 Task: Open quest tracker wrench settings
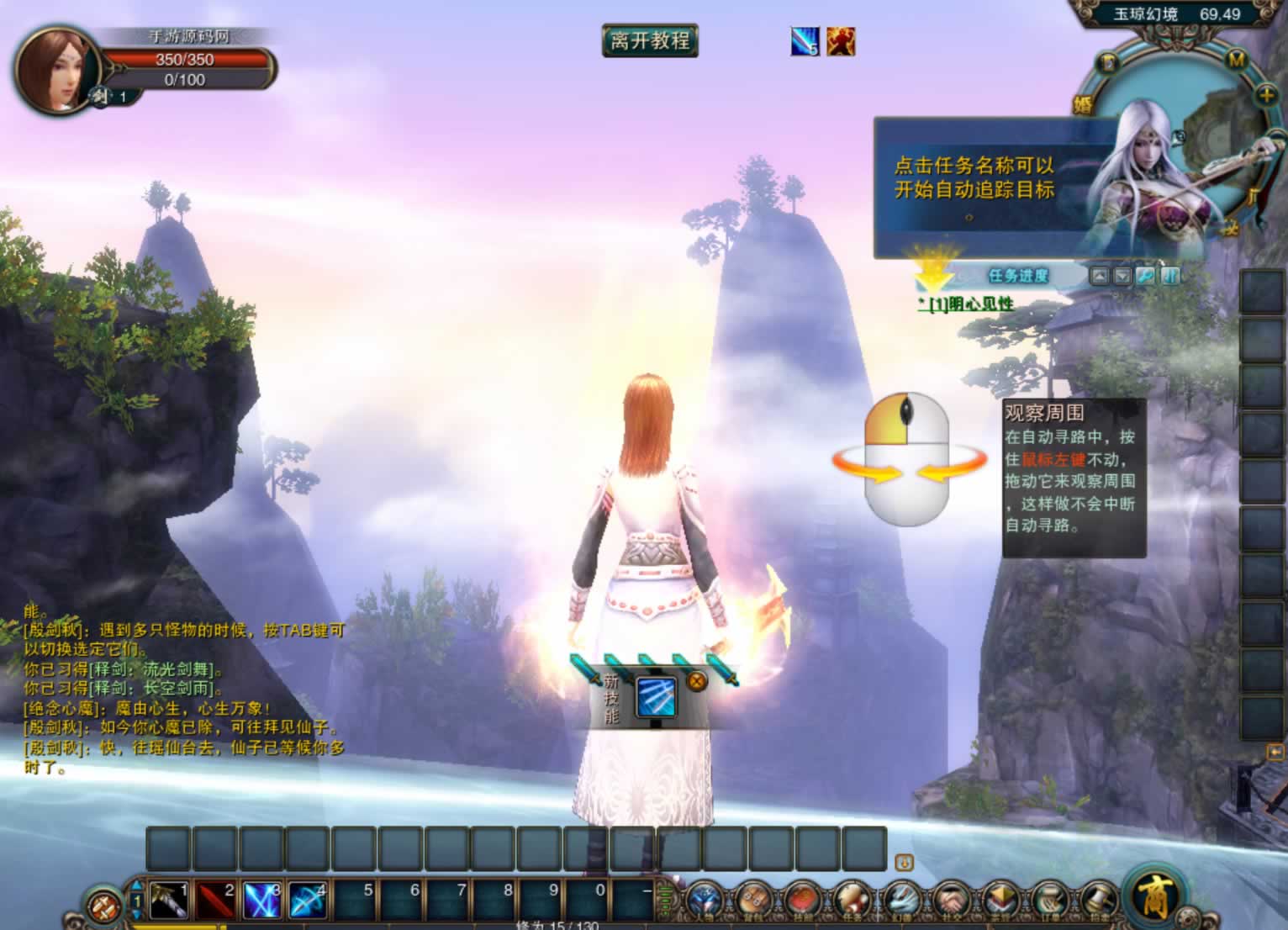tap(1145, 276)
